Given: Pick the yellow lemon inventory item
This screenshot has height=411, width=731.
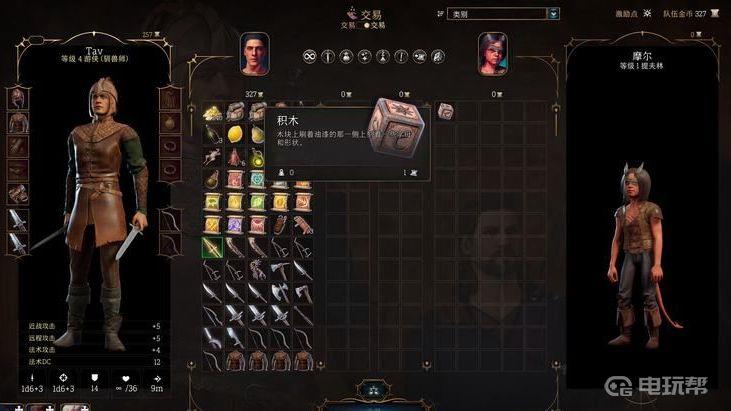Looking at the screenshot, I should [x=235, y=135].
